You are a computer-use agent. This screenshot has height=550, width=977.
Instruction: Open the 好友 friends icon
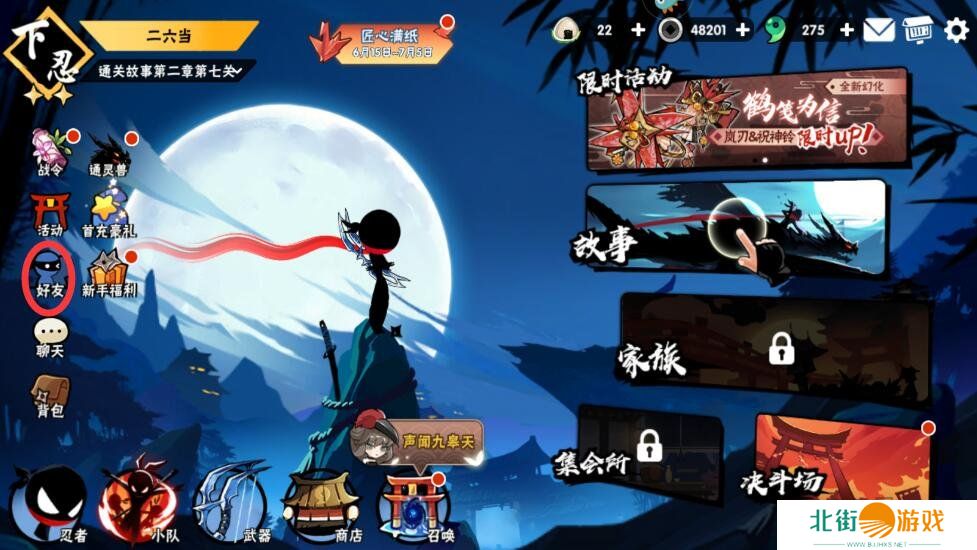[49, 272]
